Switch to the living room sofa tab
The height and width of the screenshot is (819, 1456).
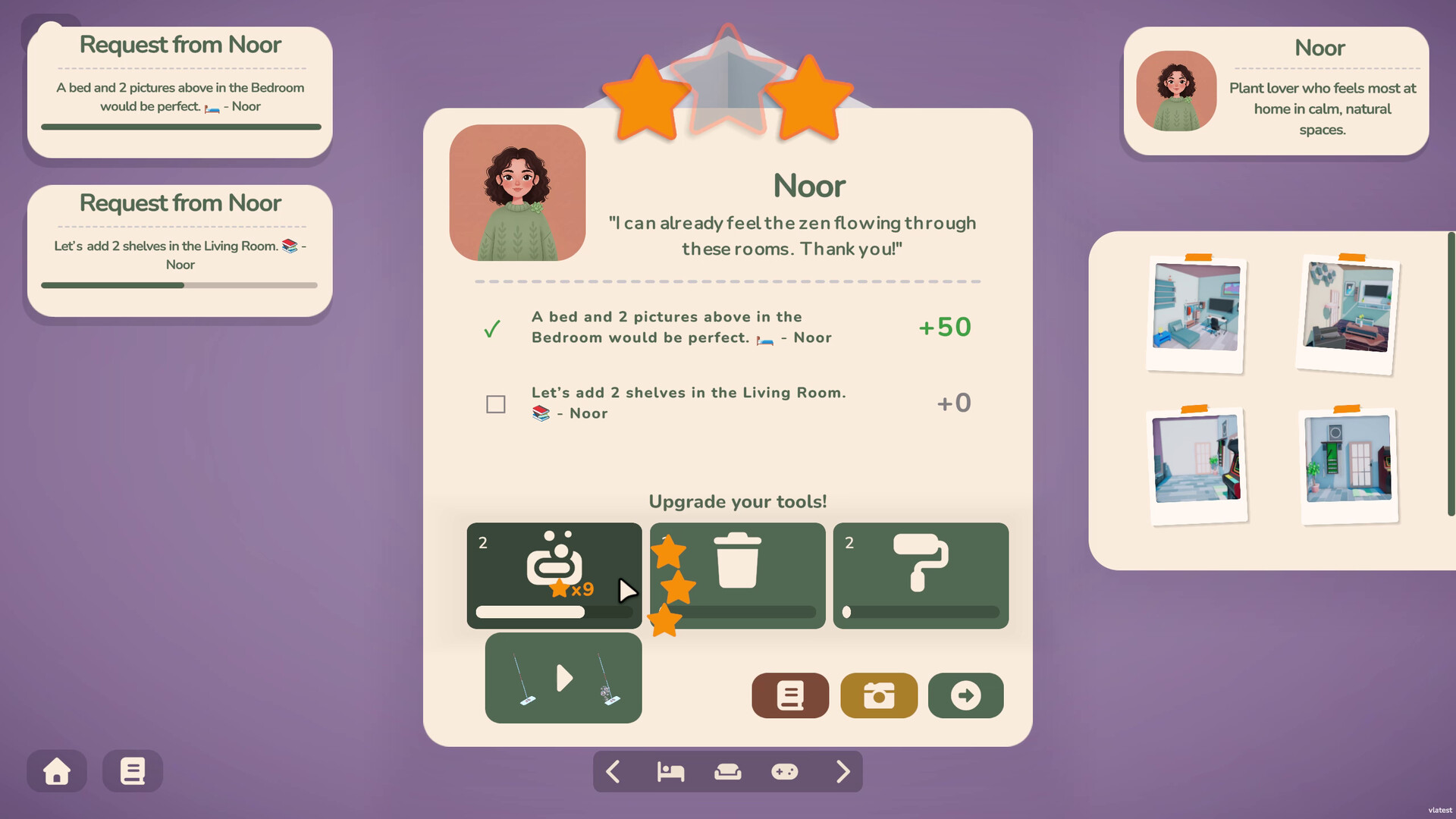click(728, 772)
